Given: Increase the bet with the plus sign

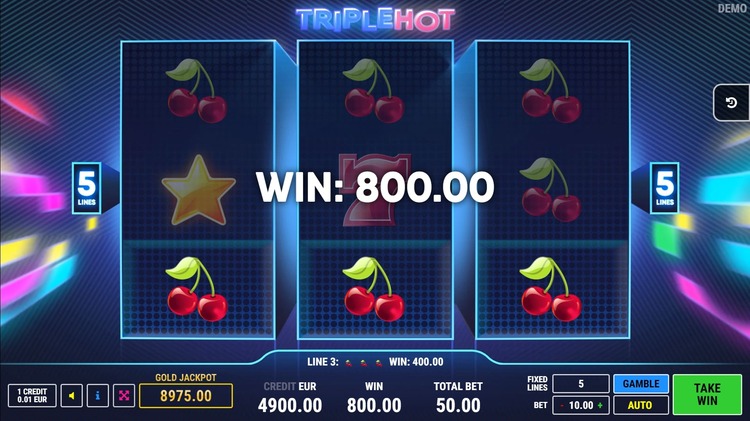Looking at the screenshot, I should pyautogui.click(x=601, y=405).
